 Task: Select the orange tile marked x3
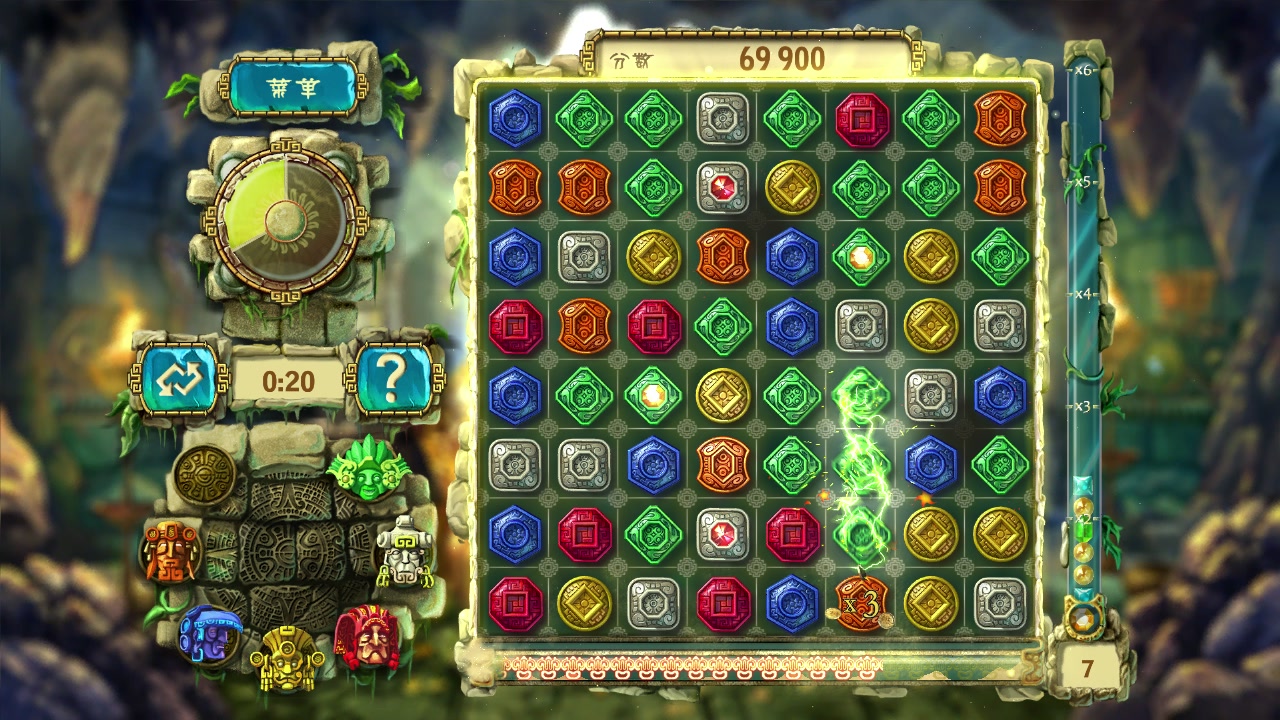pyautogui.click(x=860, y=604)
